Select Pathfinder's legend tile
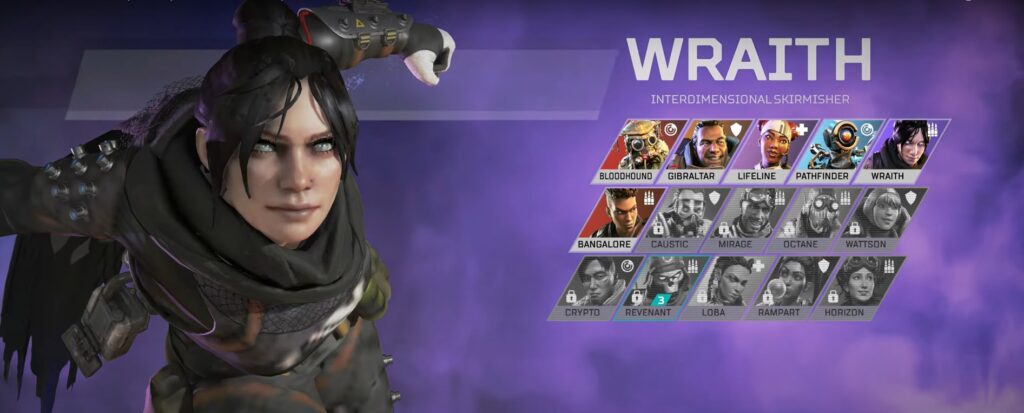The height and width of the screenshot is (413, 1024). pyautogui.click(x=833, y=150)
